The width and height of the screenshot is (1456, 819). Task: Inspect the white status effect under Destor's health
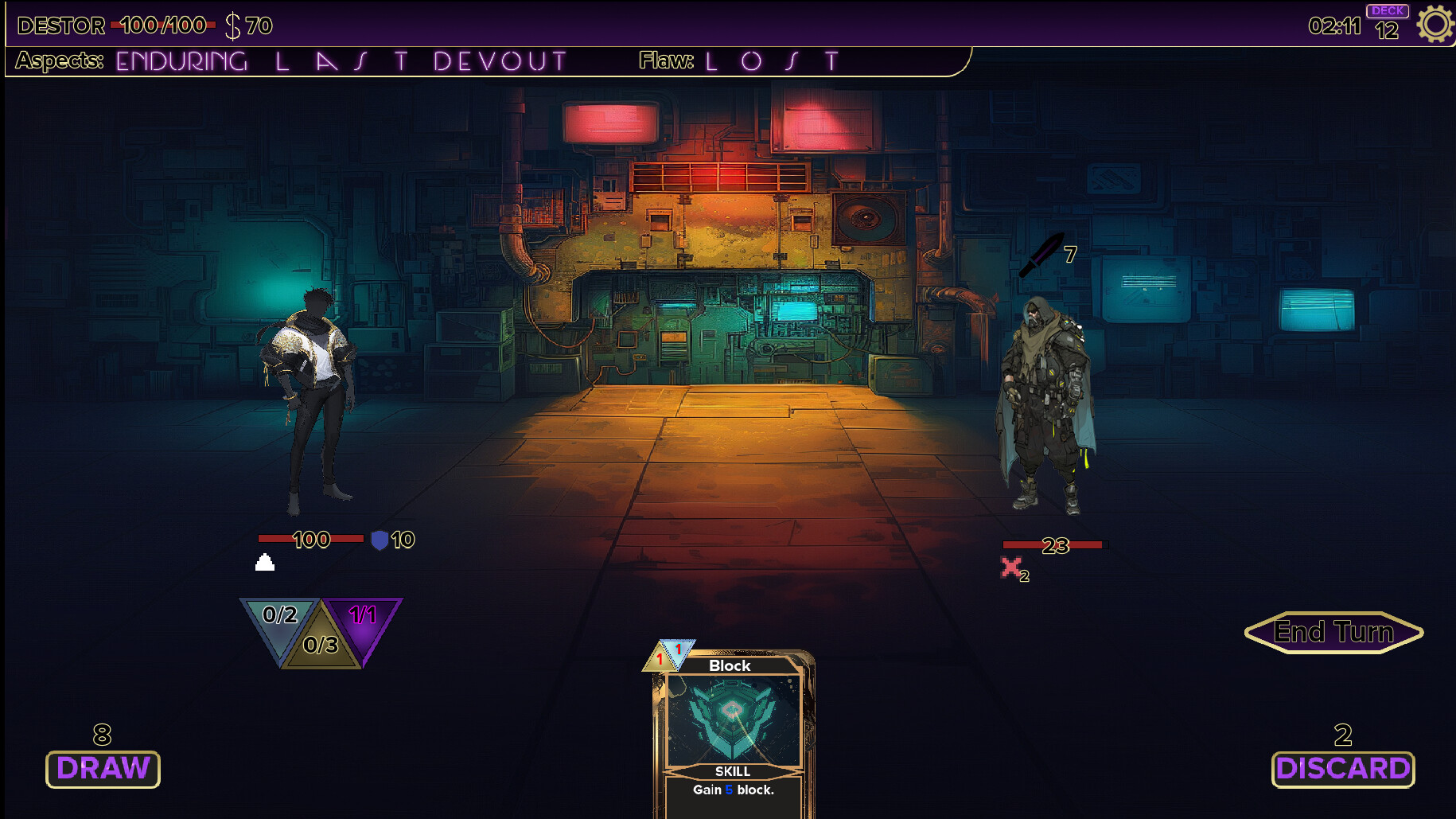coord(263,564)
